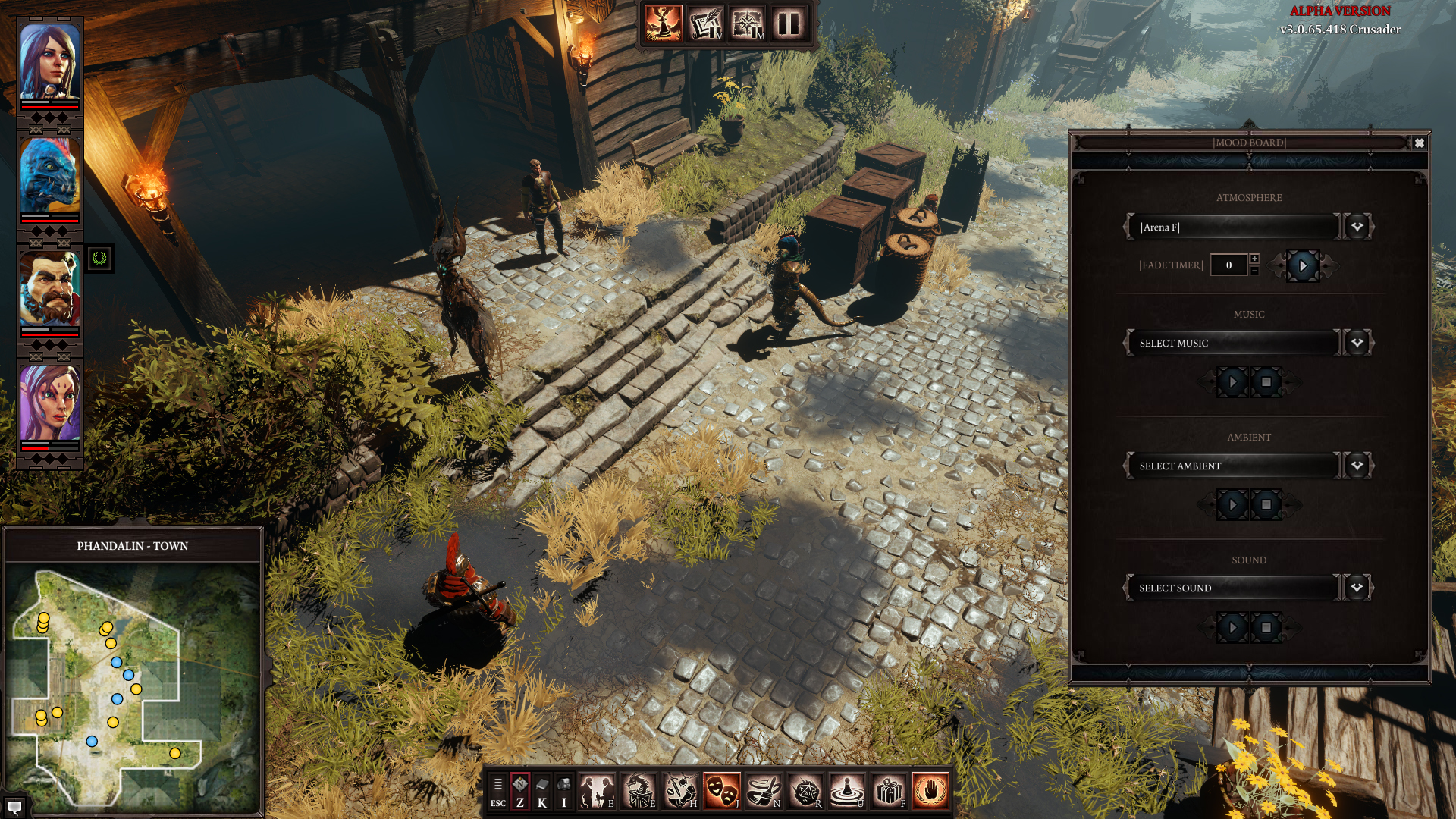This screenshot has width=1456, height=819.
Task: Increase the Fade Timer with plus button
Action: pyautogui.click(x=1254, y=259)
